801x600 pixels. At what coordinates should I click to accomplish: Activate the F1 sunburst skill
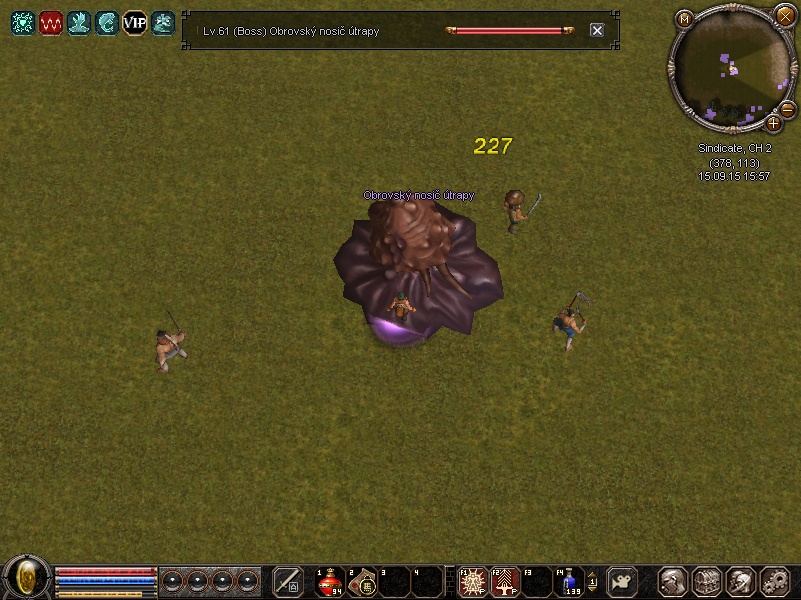(472, 581)
